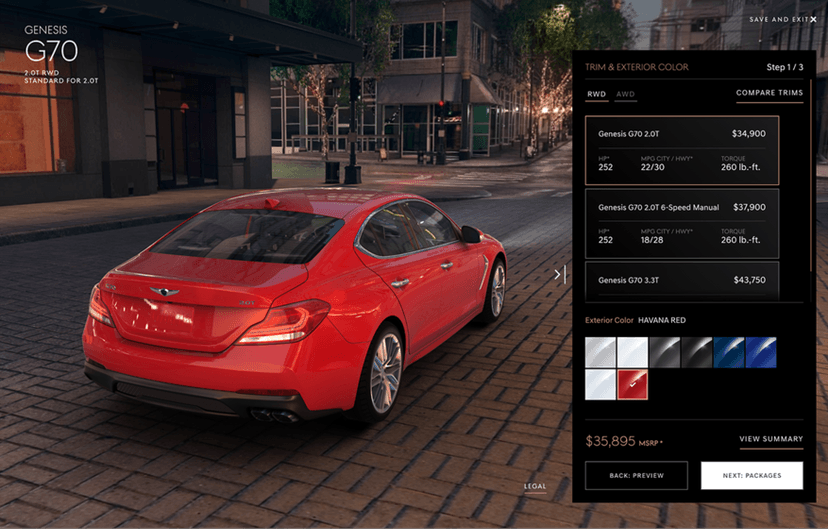828x529 pixels.
Task: Continue to Next: Packages
Action: pyautogui.click(x=751, y=476)
